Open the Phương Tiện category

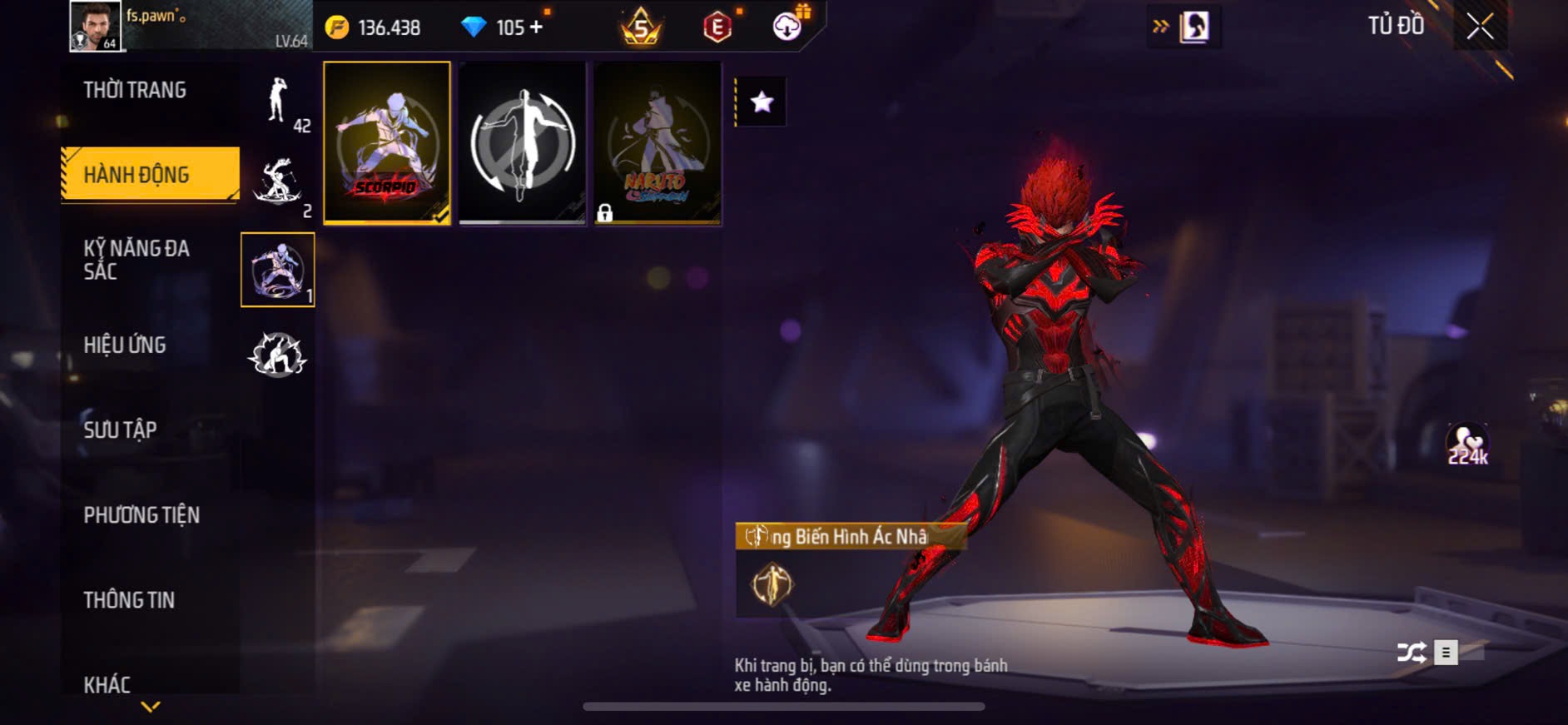(x=141, y=515)
